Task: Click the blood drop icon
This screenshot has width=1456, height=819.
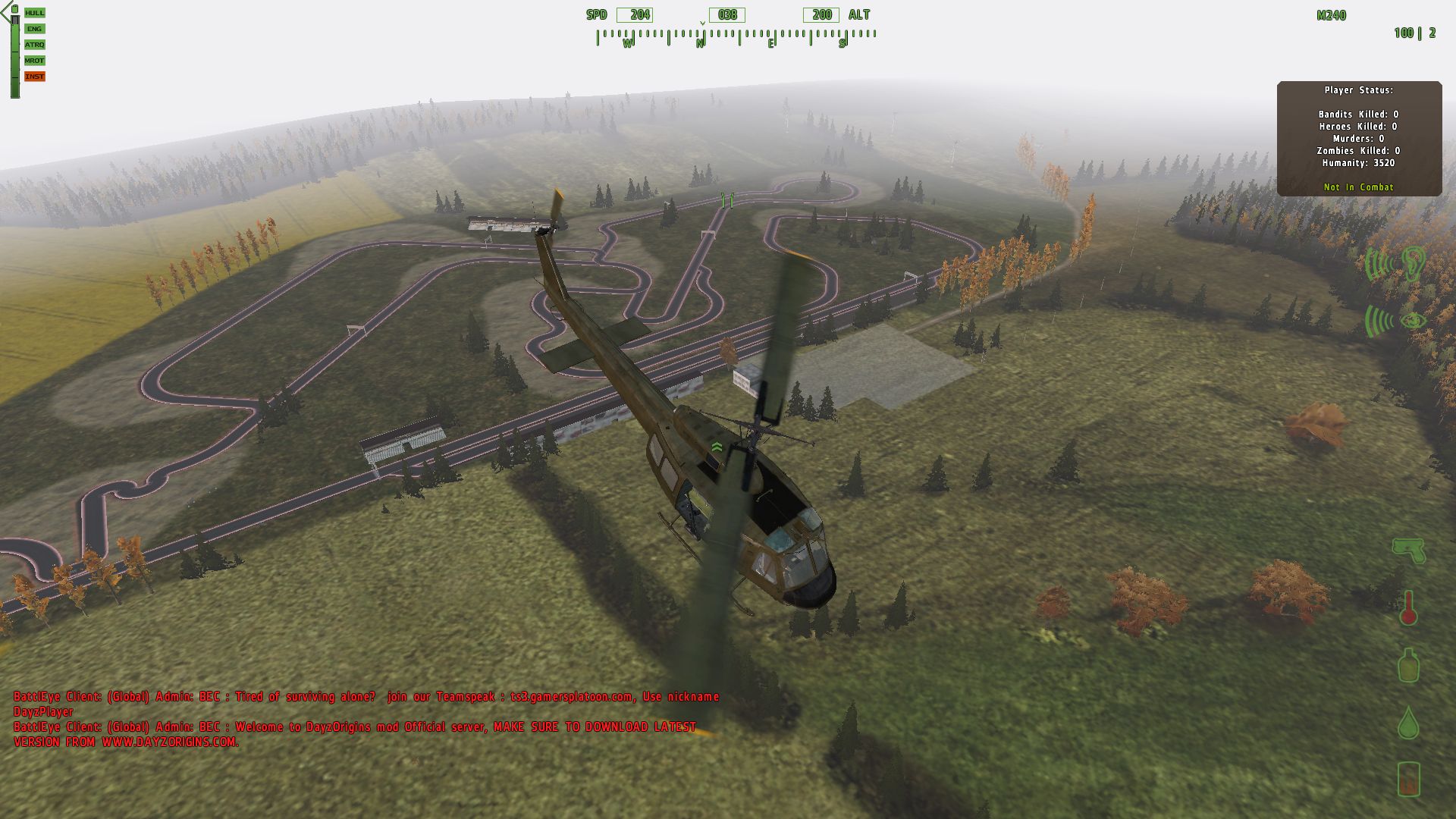Action: point(1408,722)
